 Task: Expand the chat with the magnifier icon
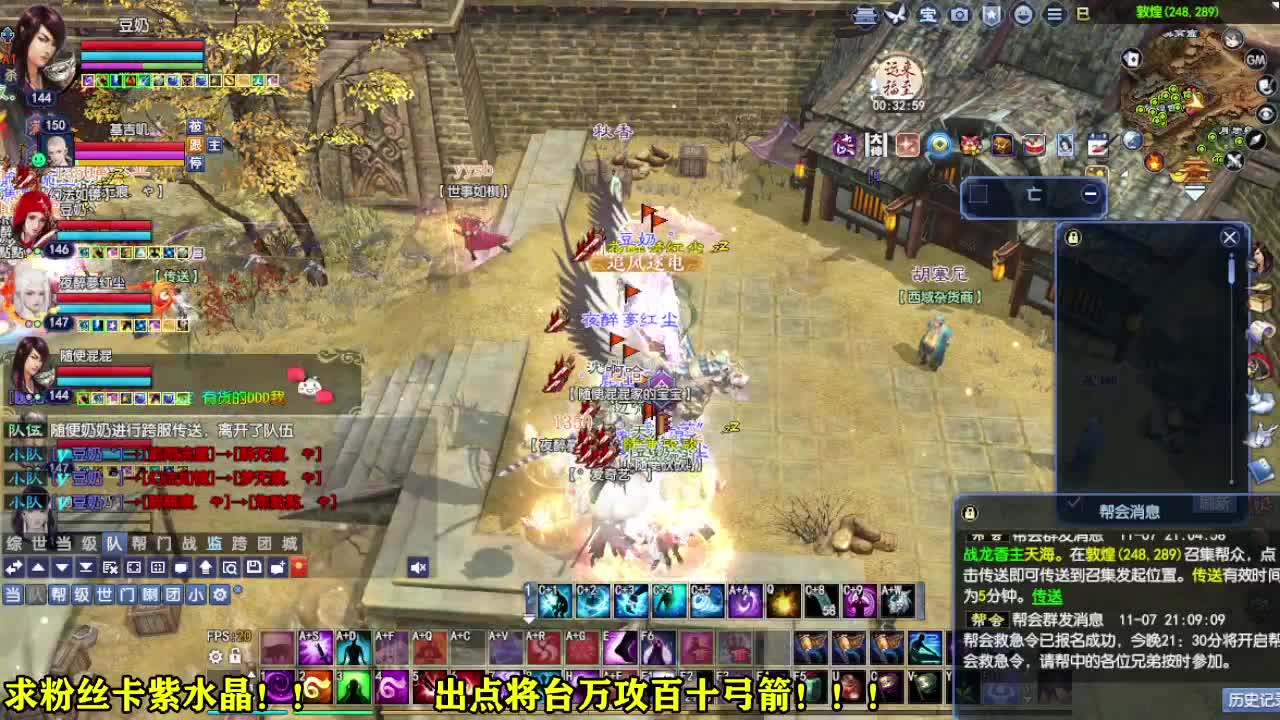[x=231, y=566]
